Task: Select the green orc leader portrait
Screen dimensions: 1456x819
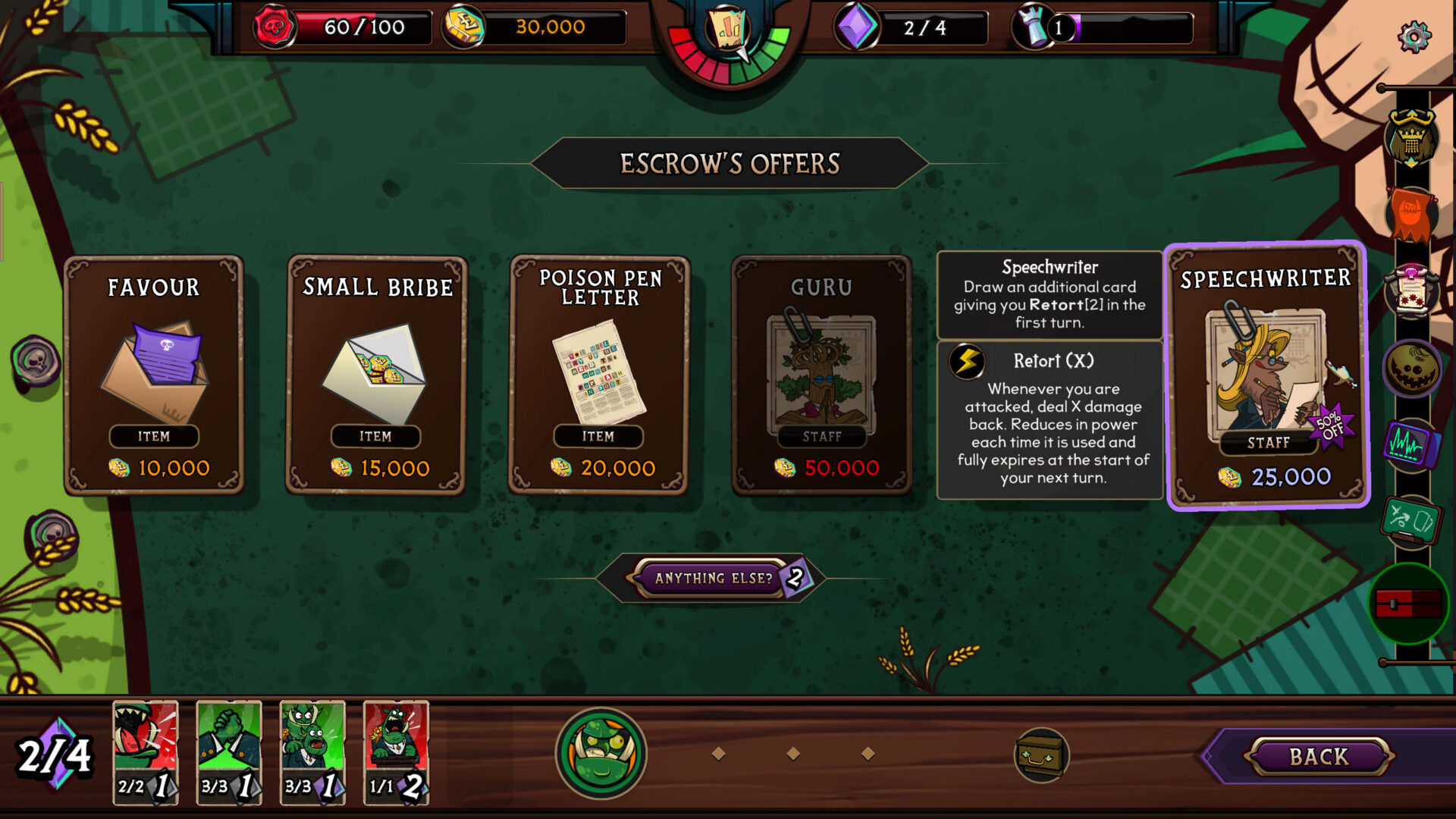Action: click(x=601, y=754)
